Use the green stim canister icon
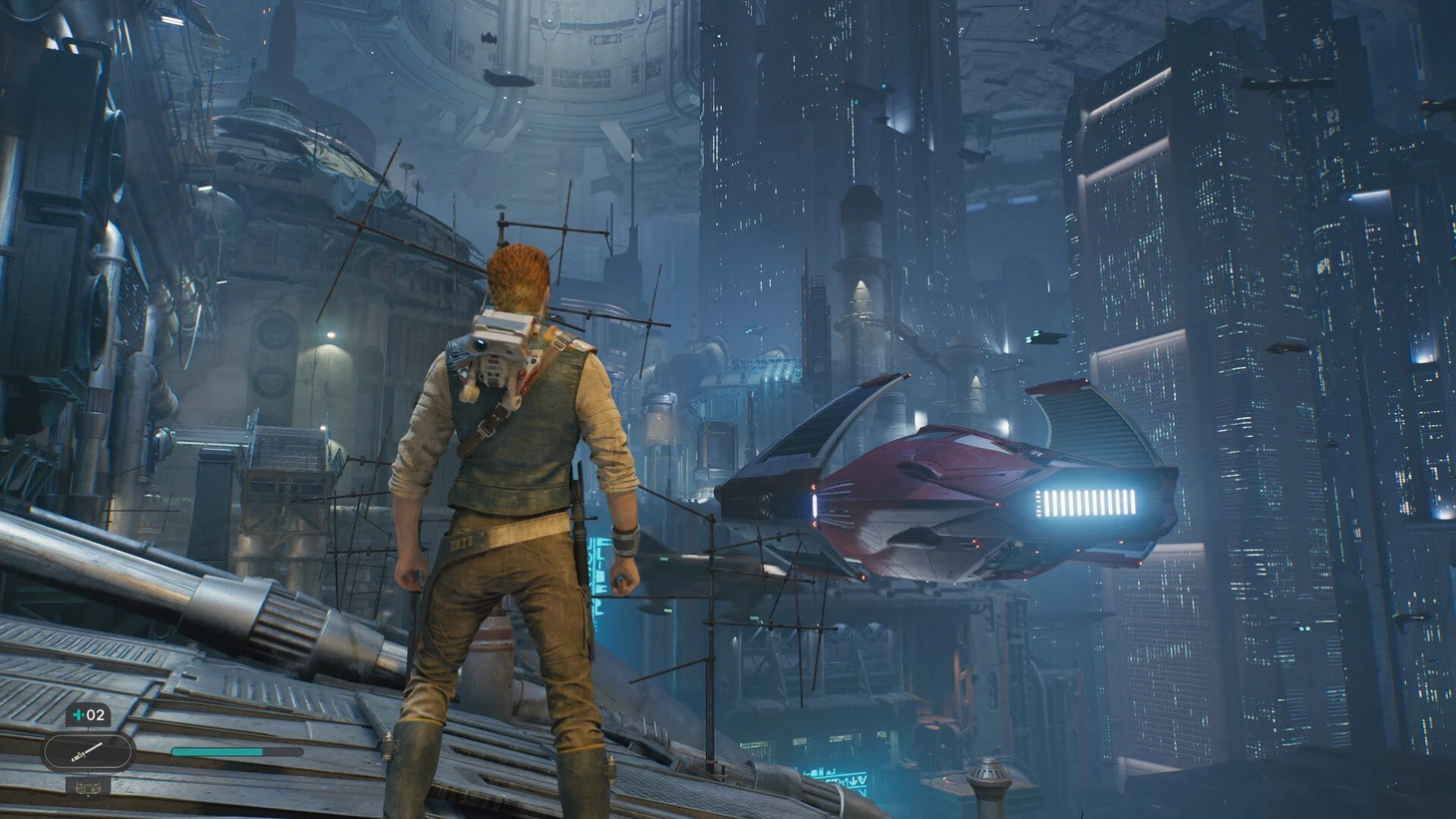 pos(78,715)
